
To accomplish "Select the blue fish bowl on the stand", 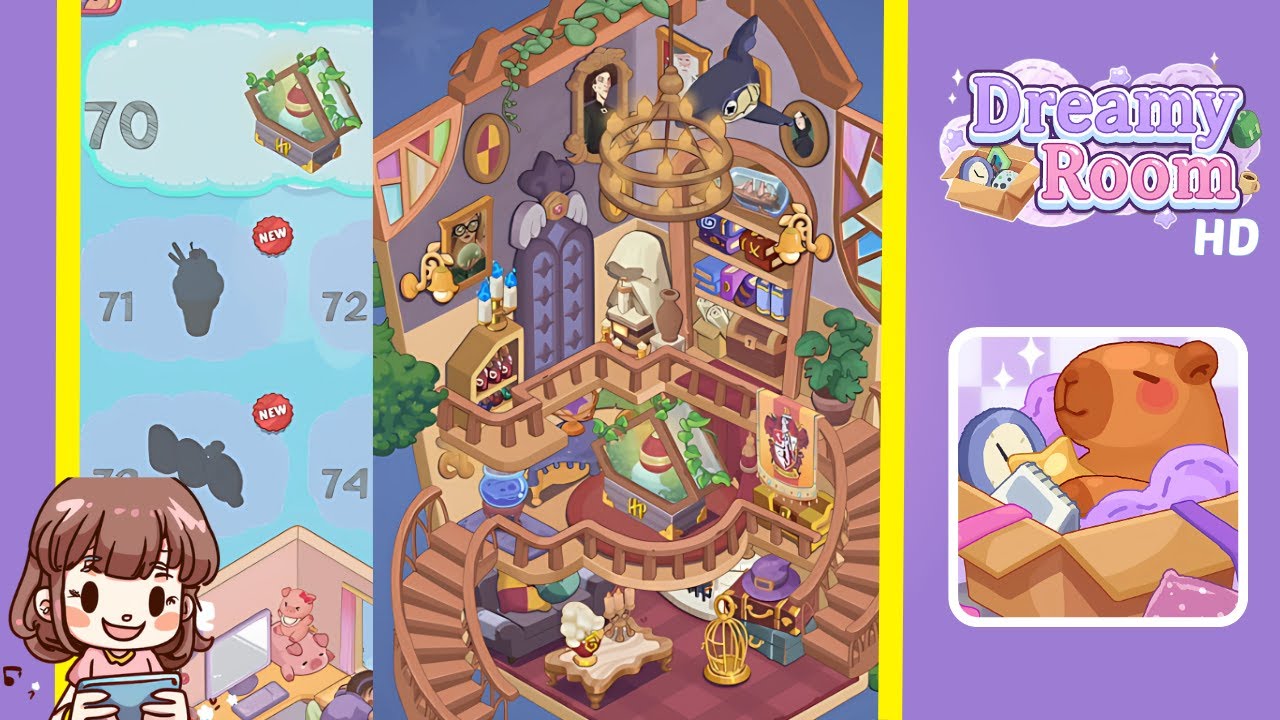I will (502, 490).
